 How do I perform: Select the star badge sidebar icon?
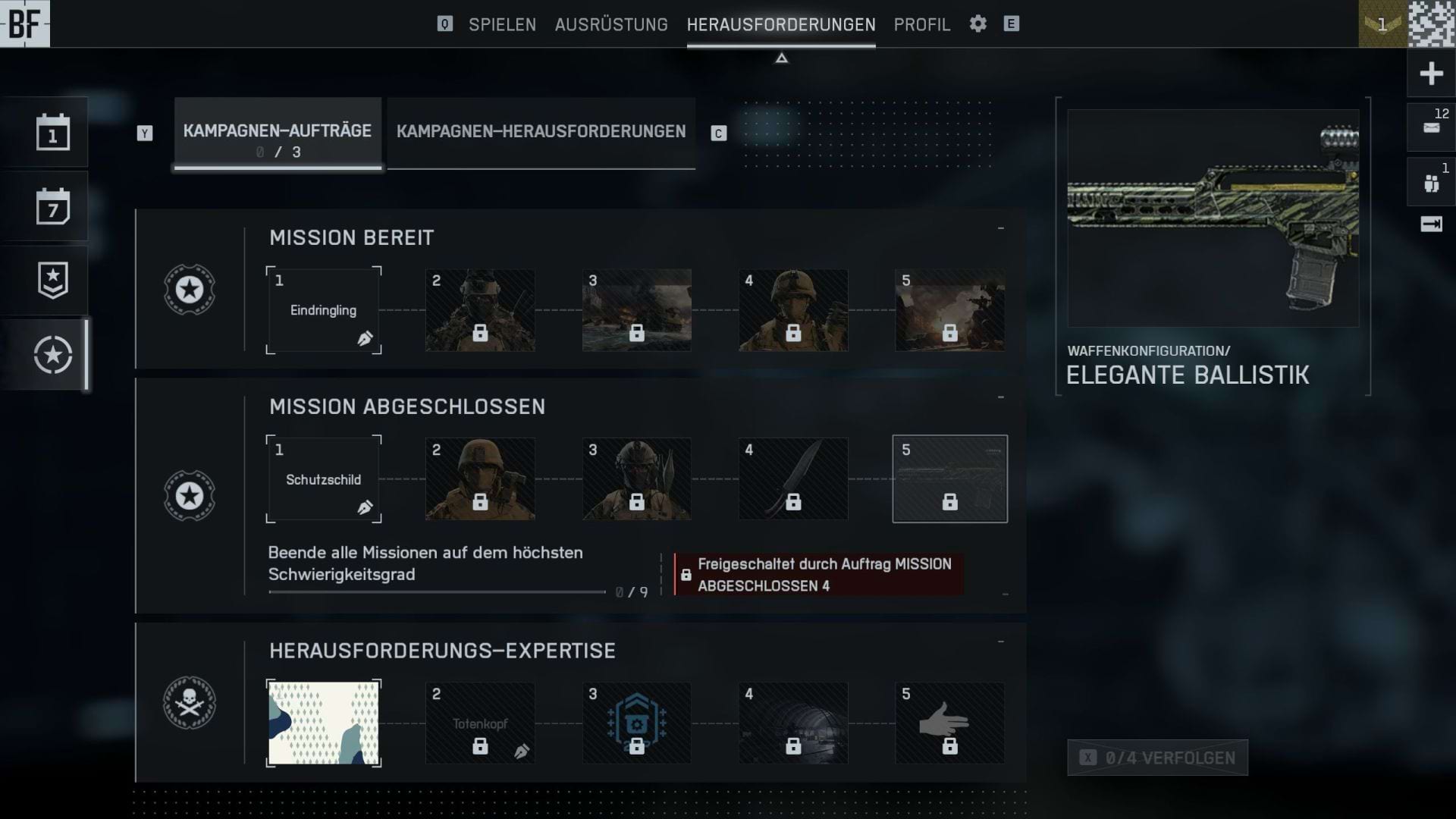(52, 281)
